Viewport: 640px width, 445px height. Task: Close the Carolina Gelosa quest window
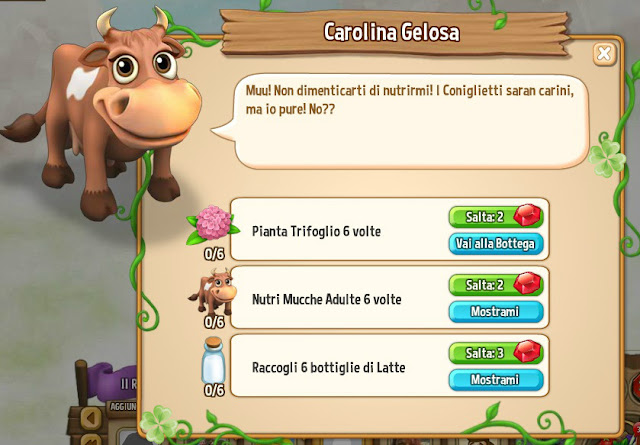(x=604, y=54)
